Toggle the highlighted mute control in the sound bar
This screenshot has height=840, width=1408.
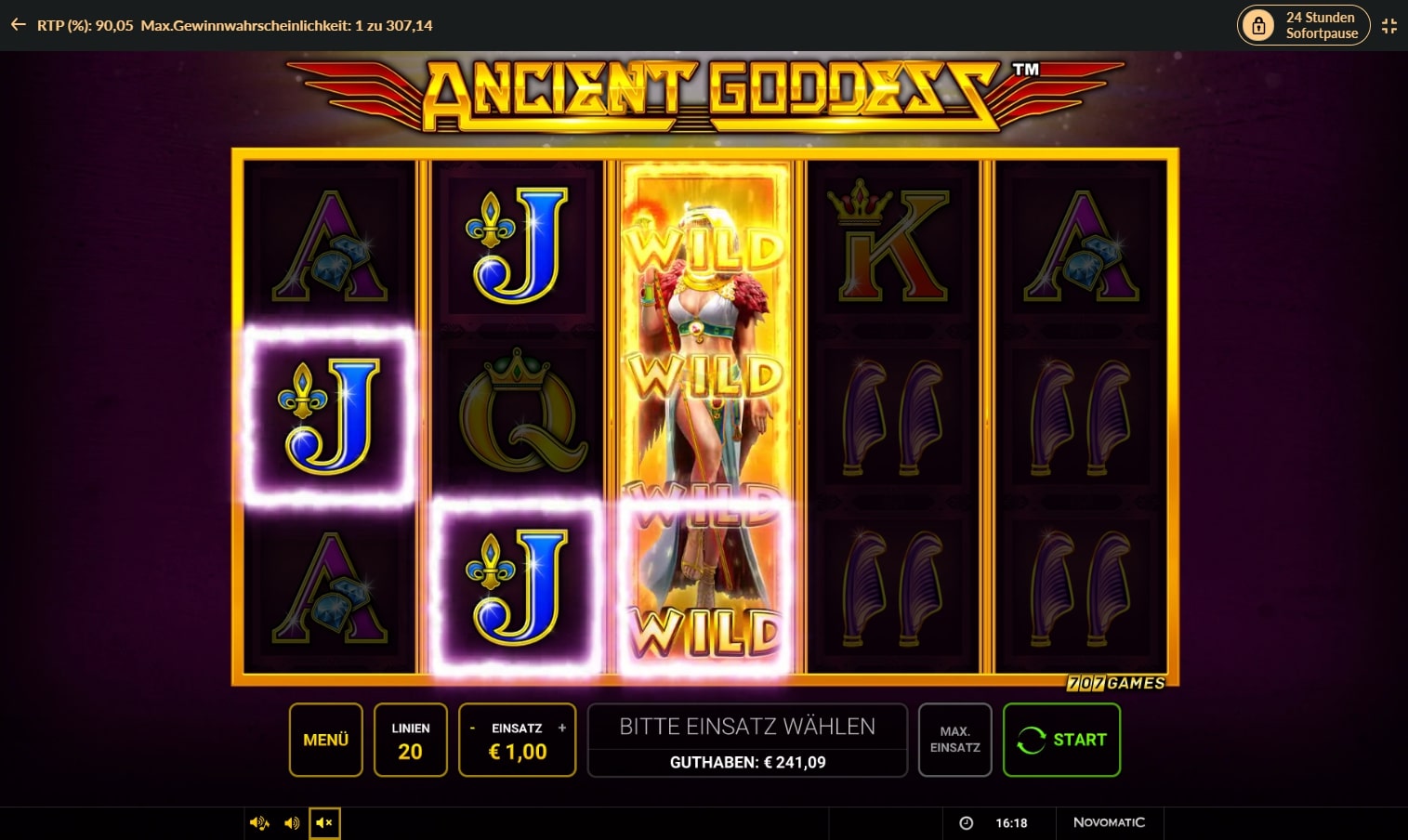pyautogui.click(x=323, y=822)
